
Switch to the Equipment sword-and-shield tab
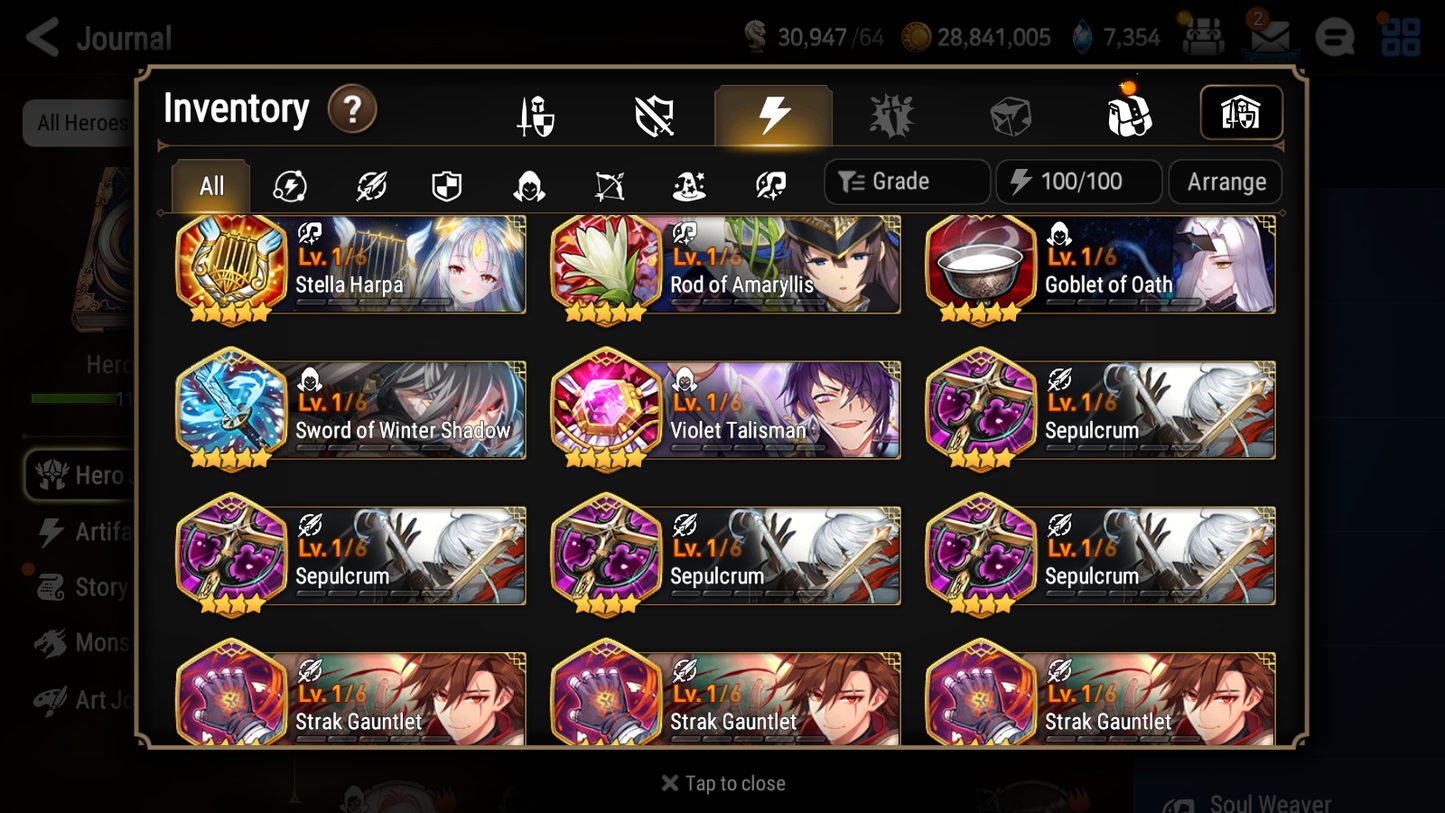pyautogui.click(x=535, y=113)
